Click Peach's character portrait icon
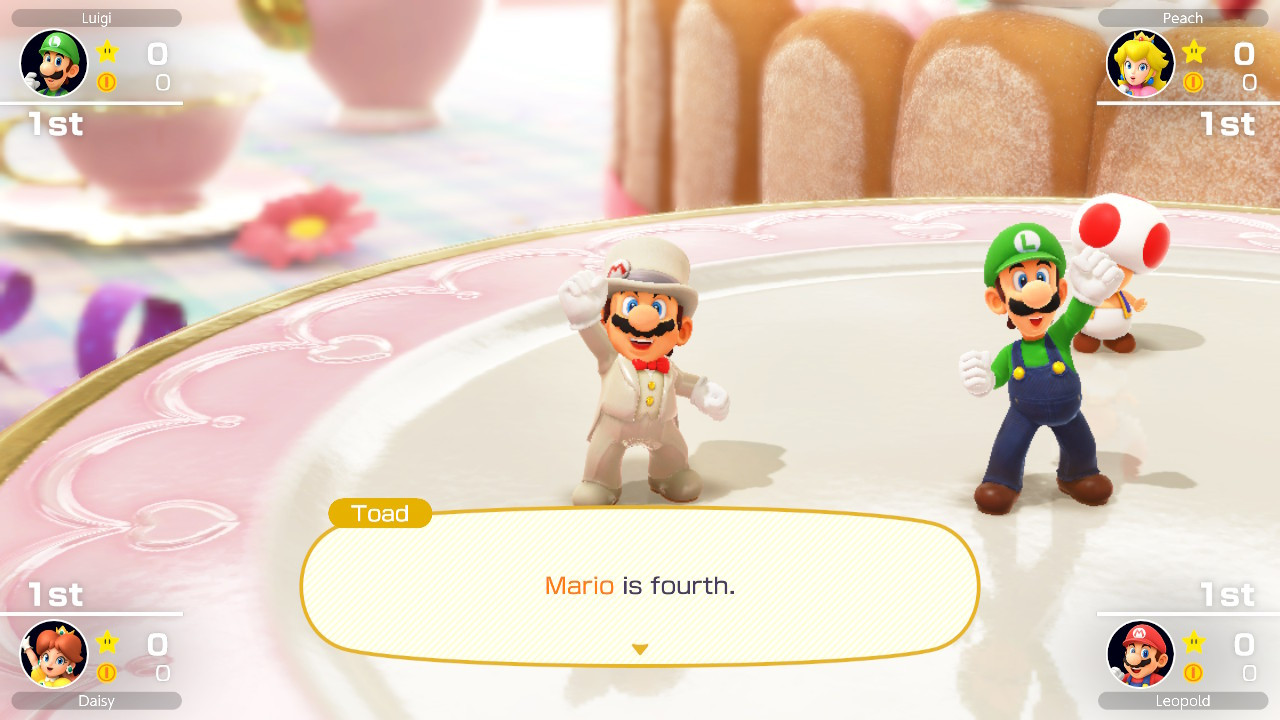 tap(1140, 63)
